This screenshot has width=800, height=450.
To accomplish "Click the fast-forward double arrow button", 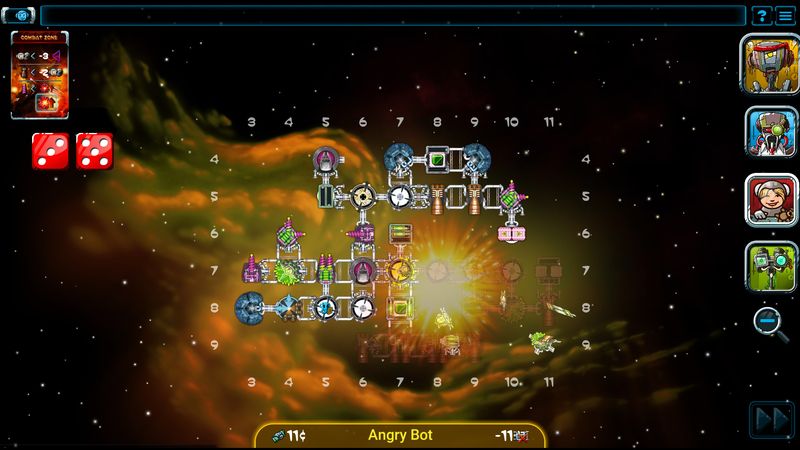I will [x=771, y=420].
